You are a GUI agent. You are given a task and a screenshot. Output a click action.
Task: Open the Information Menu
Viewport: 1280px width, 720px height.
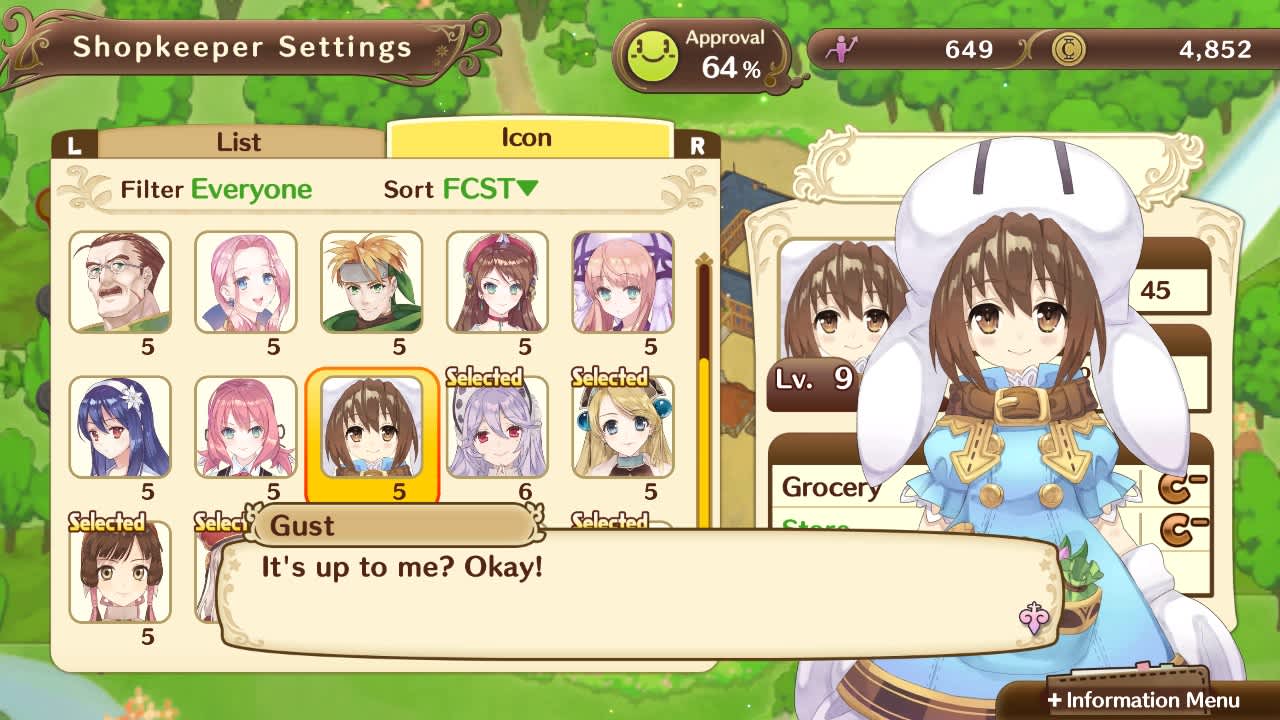(1146, 701)
